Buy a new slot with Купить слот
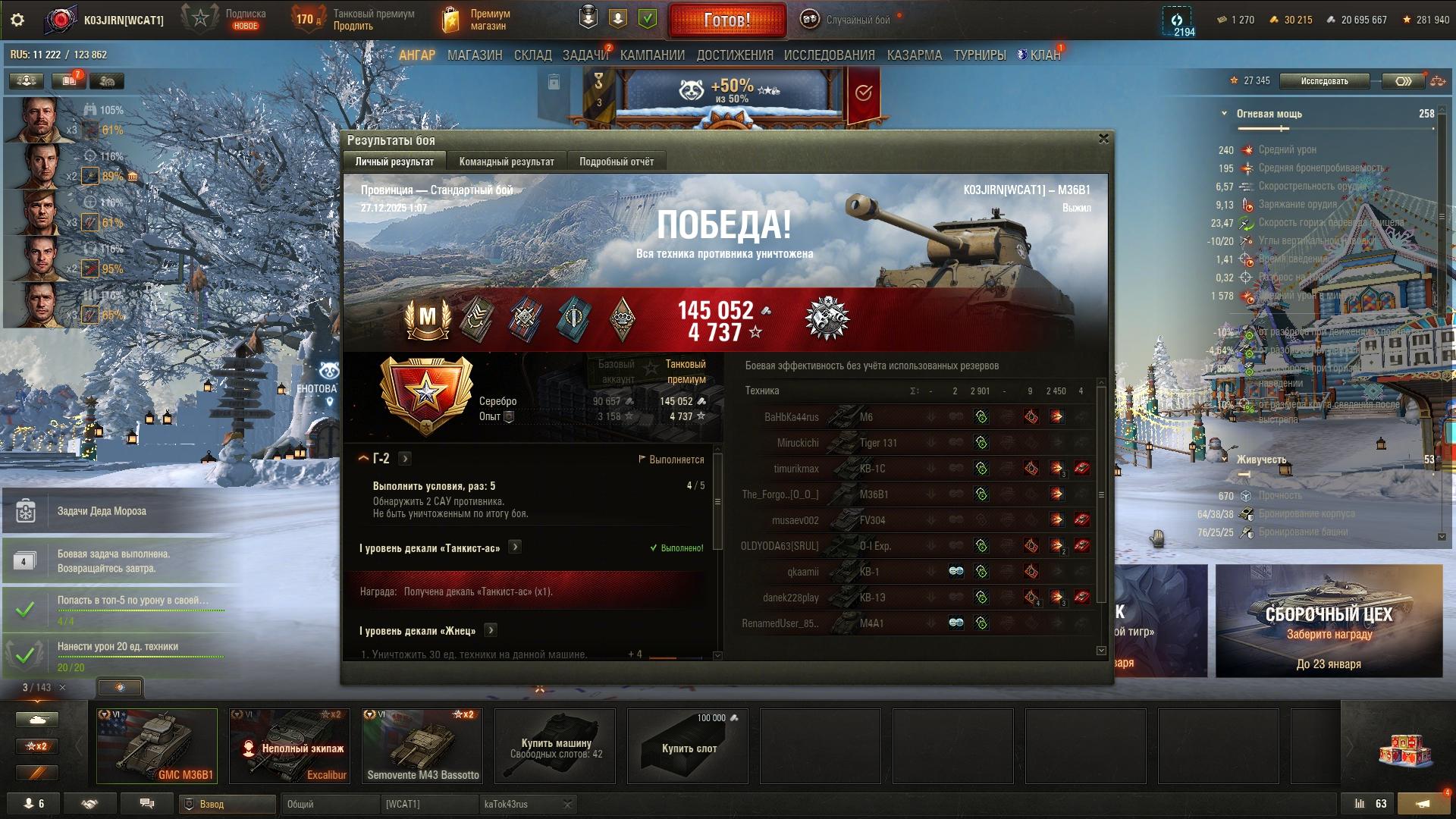Viewport: 1456px width, 819px height. pyautogui.click(x=689, y=745)
